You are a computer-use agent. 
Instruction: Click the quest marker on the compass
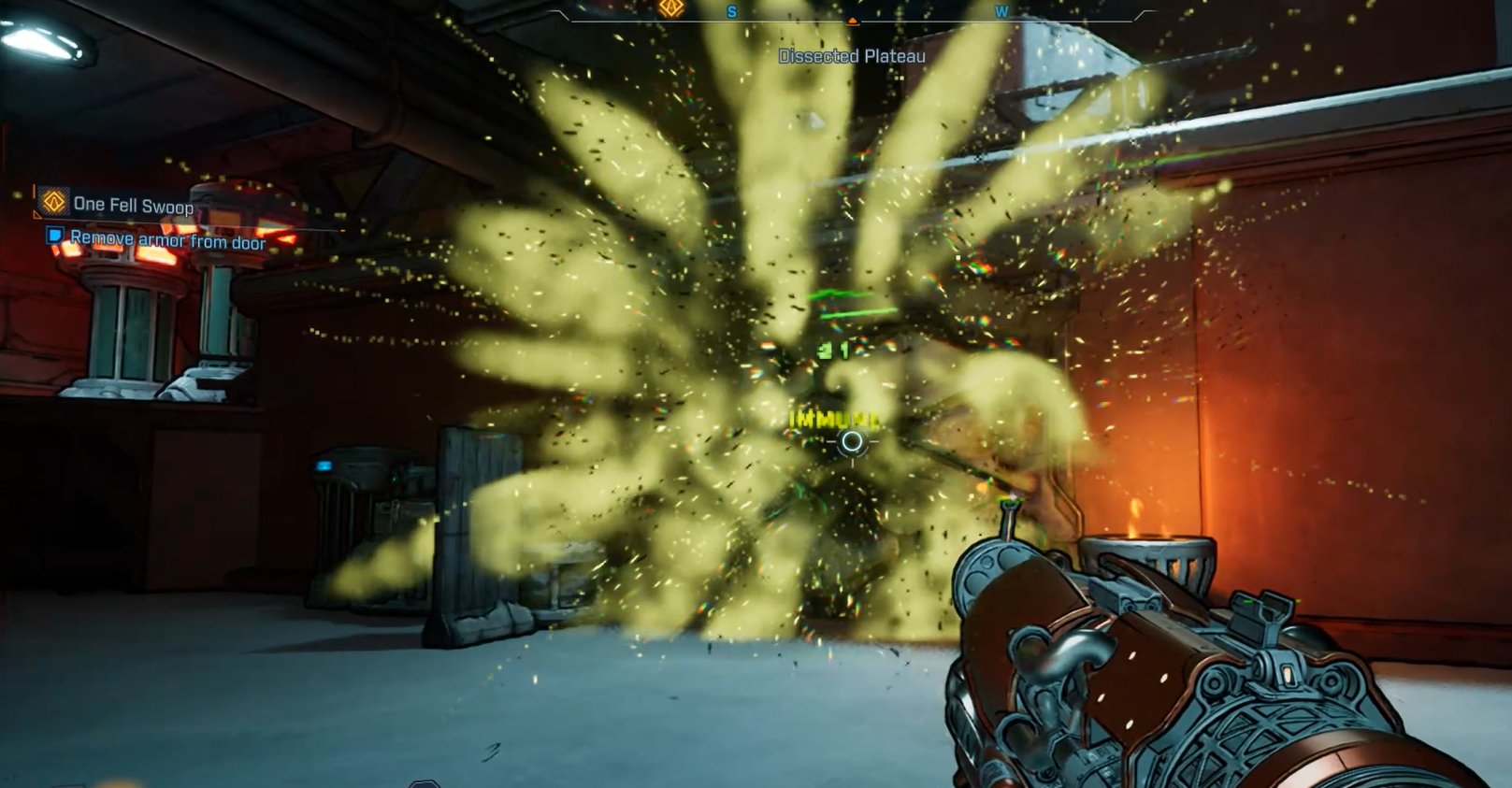(x=670, y=8)
